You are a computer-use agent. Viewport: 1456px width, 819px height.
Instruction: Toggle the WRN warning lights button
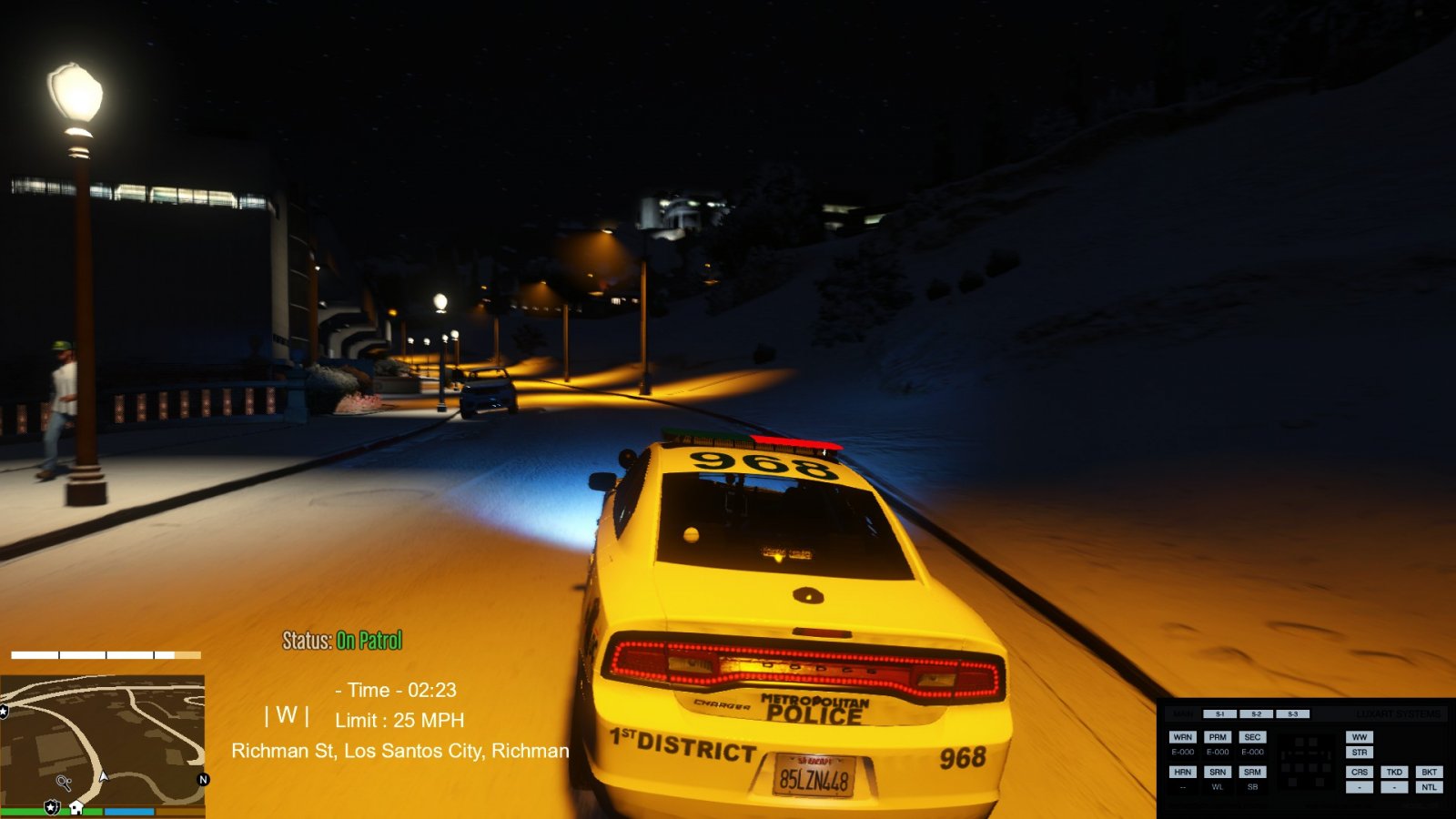[x=1182, y=737]
